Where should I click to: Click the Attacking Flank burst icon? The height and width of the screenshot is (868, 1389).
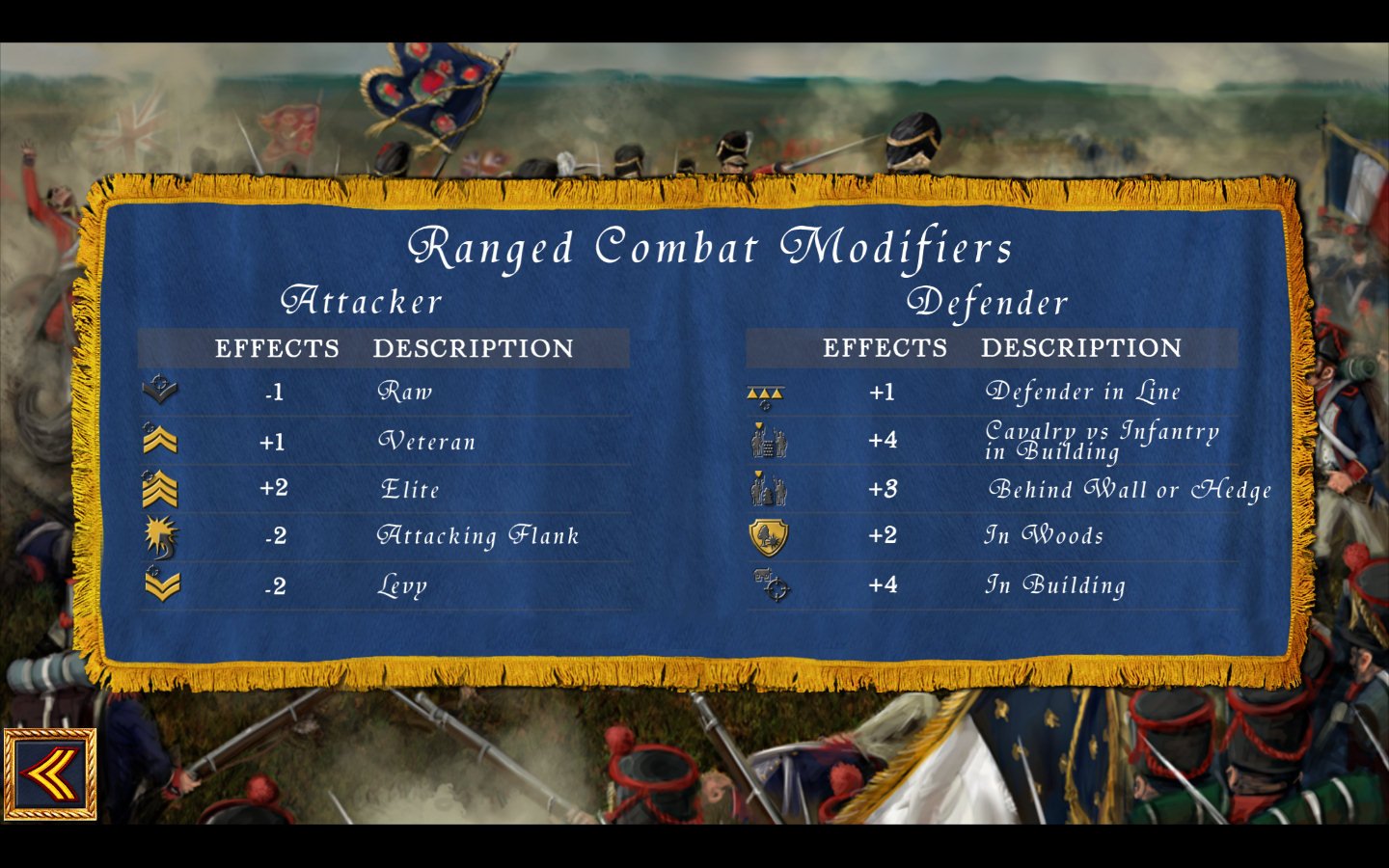click(x=162, y=537)
